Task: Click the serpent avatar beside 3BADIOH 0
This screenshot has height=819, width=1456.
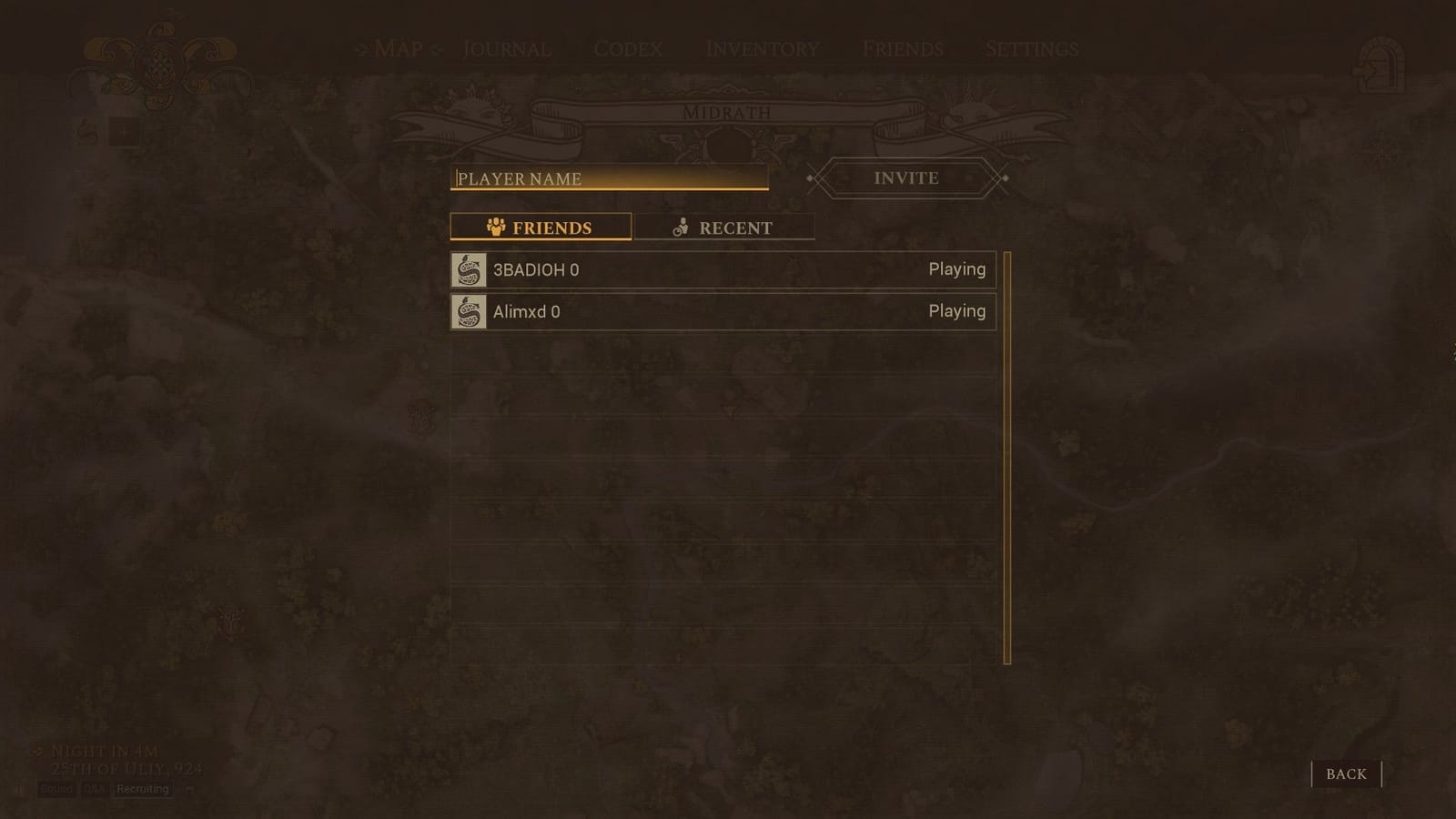Action: [468, 269]
